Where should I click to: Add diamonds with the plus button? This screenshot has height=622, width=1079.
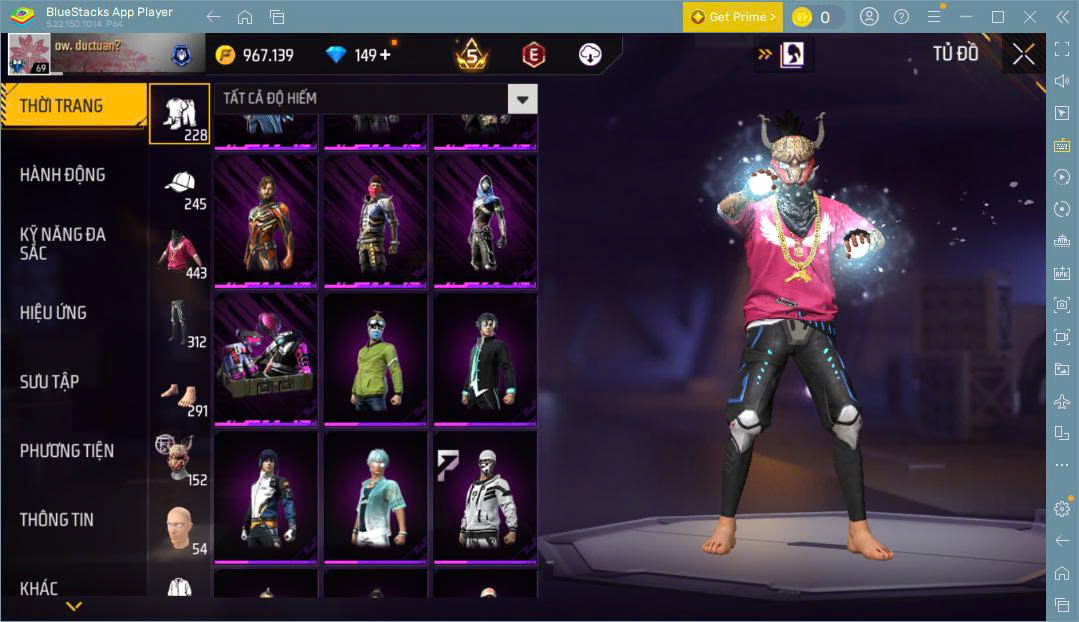(386, 55)
